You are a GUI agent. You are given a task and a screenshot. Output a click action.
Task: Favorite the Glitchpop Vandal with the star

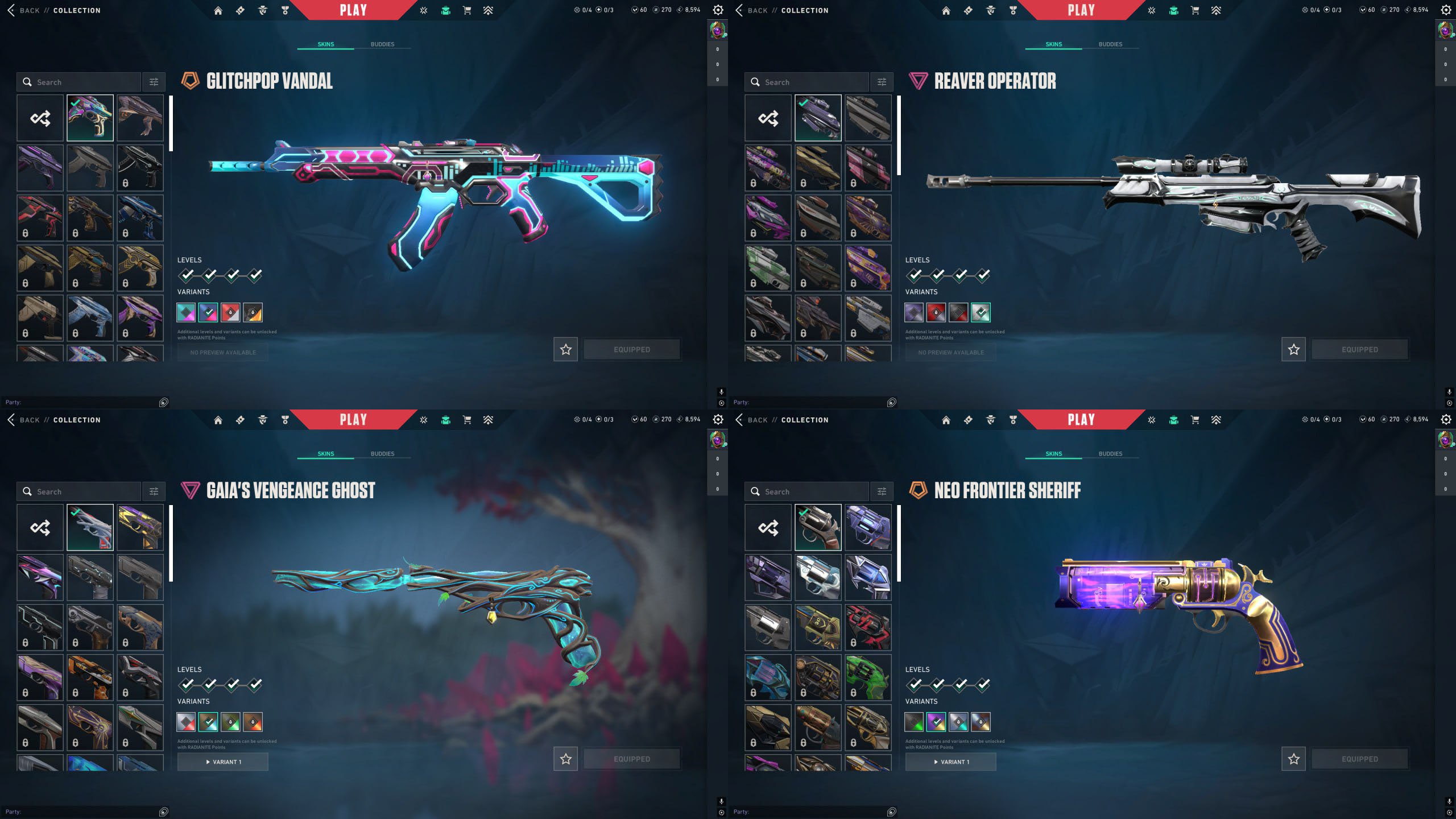coord(565,349)
